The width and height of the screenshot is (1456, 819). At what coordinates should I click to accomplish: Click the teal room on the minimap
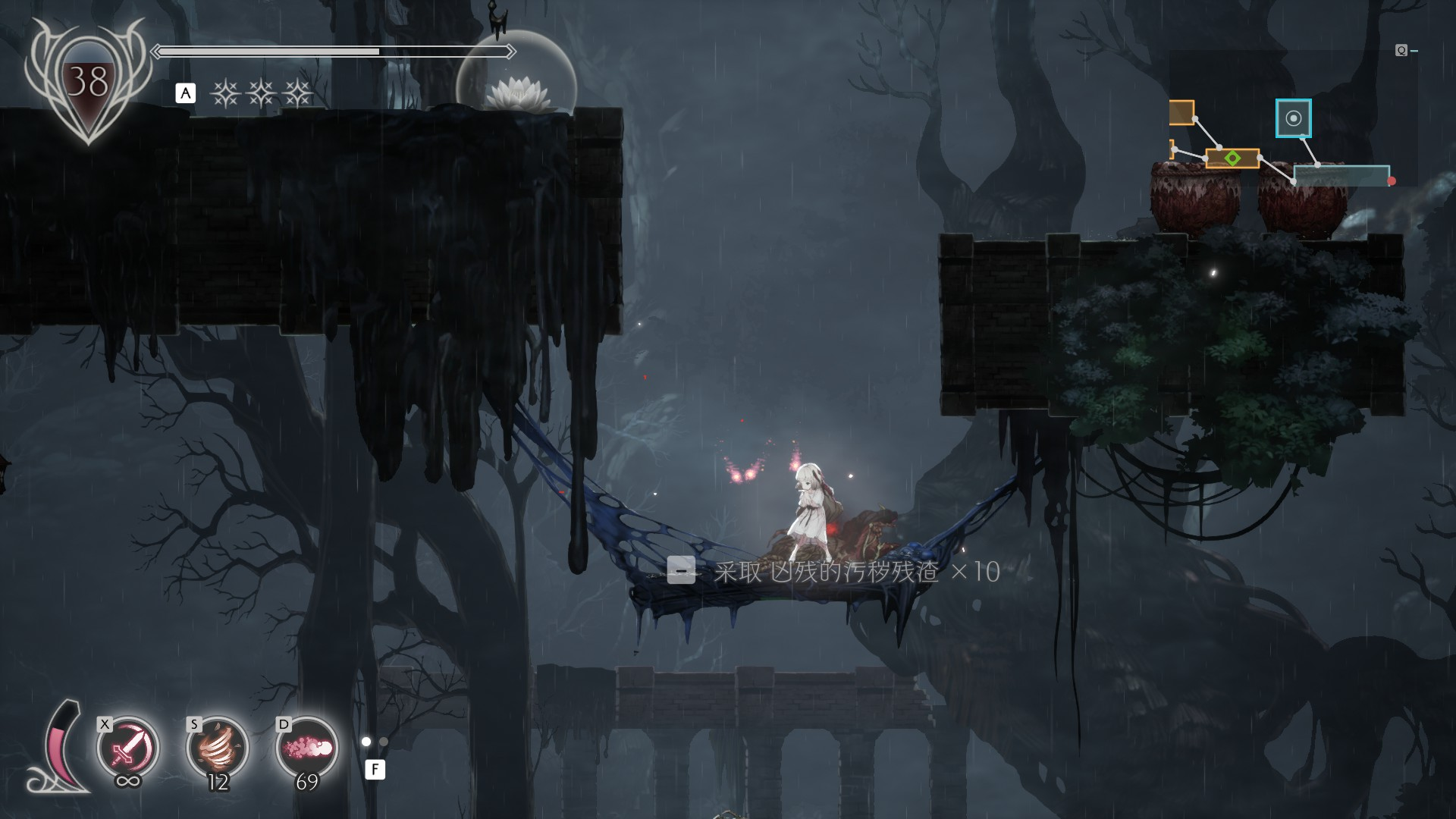(1341, 176)
